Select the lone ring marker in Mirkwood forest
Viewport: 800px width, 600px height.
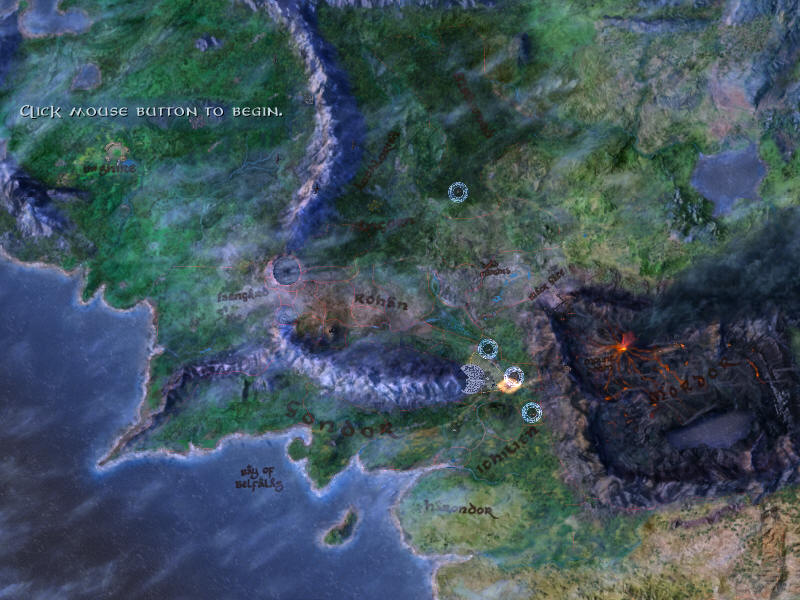tap(458, 192)
